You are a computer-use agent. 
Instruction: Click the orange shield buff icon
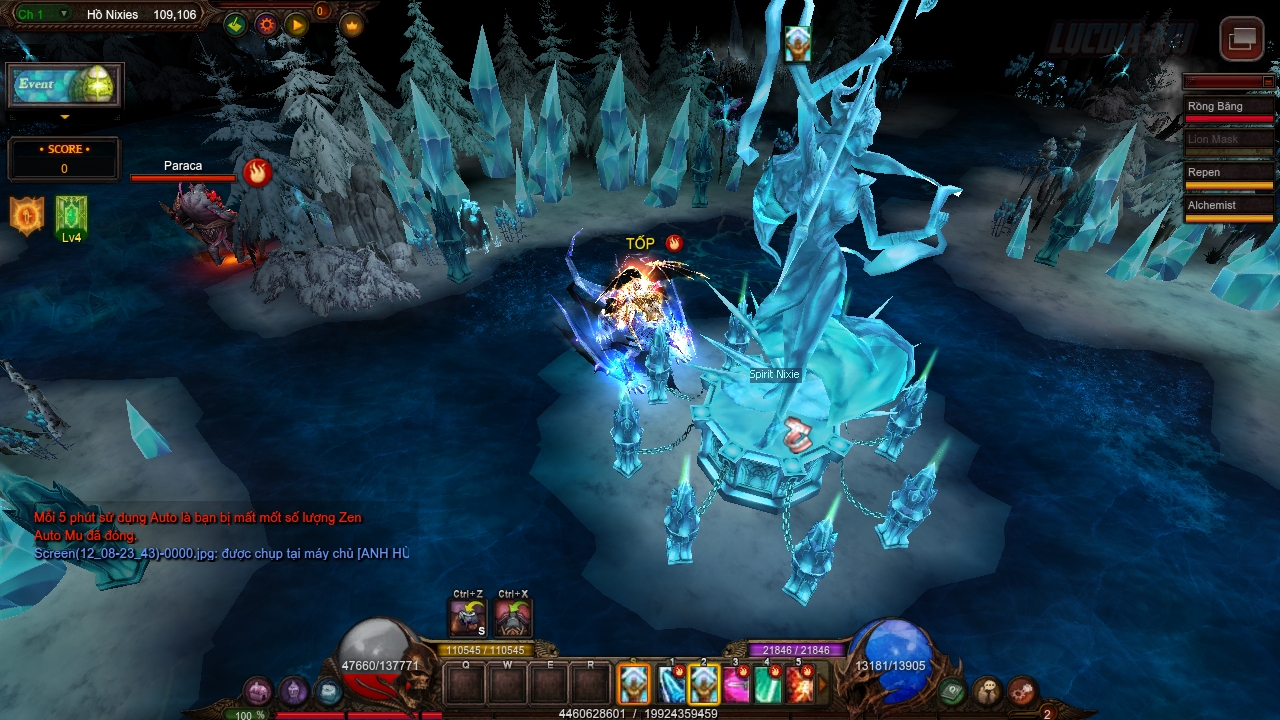26,216
